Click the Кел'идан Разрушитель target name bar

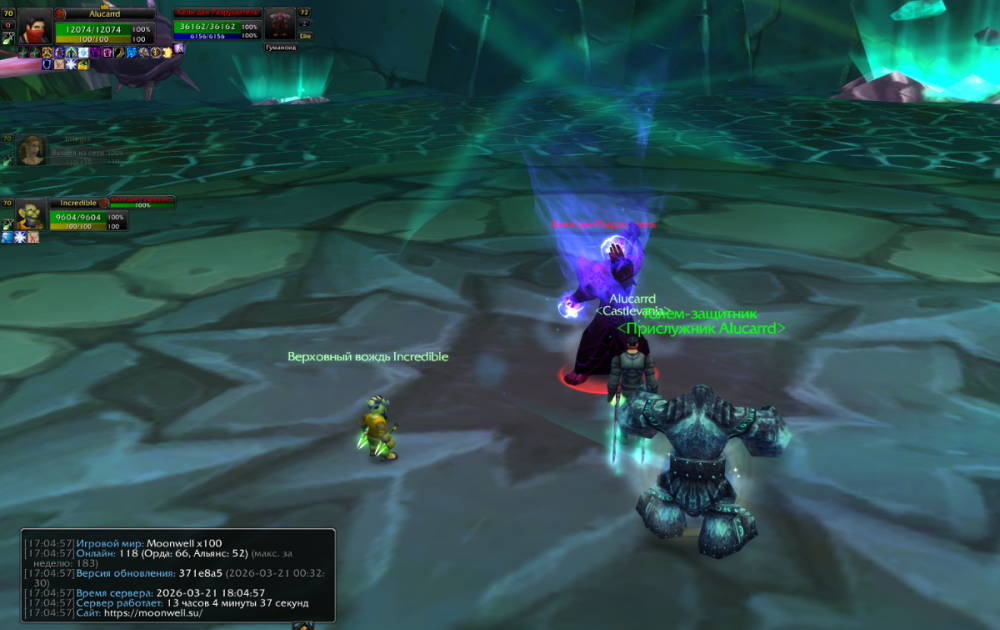[216, 13]
